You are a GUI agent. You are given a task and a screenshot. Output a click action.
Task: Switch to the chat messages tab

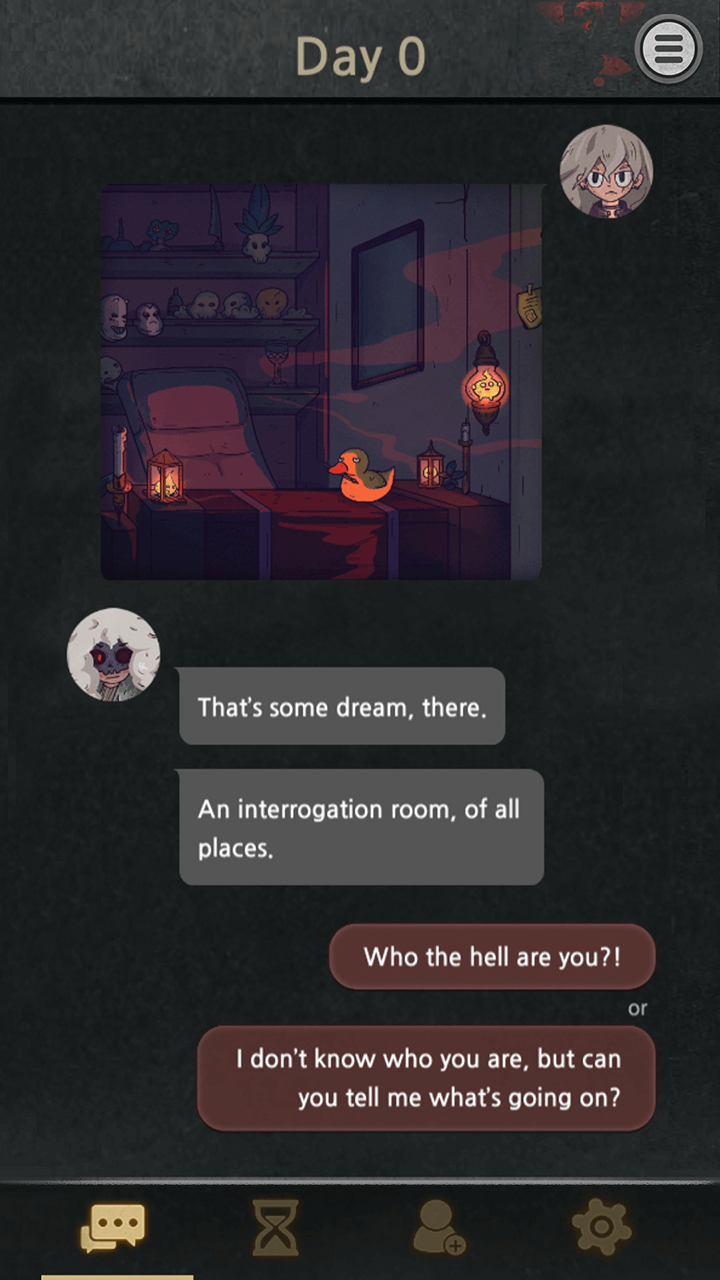113,1228
